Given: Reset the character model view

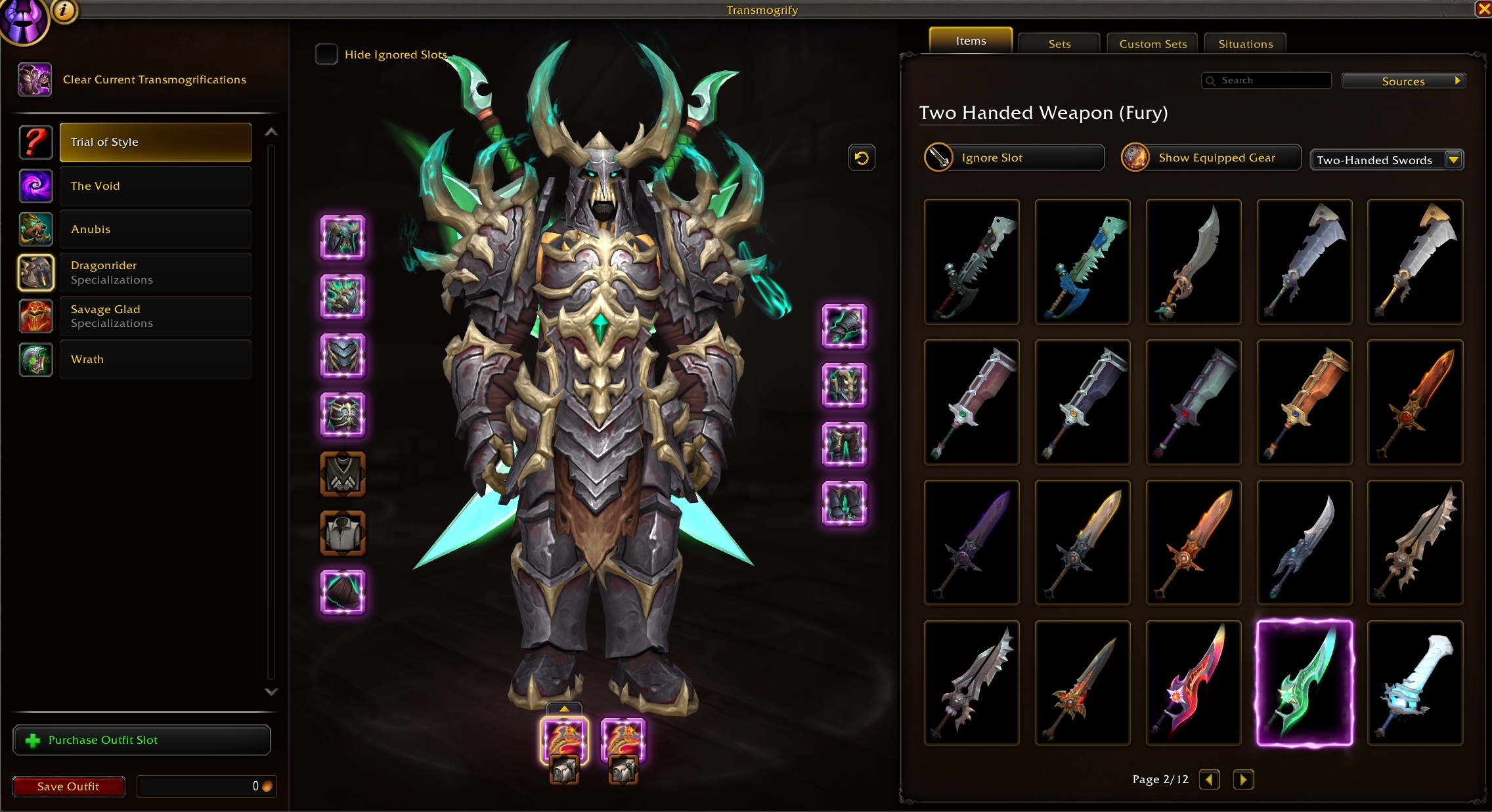Looking at the screenshot, I should 862,158.
